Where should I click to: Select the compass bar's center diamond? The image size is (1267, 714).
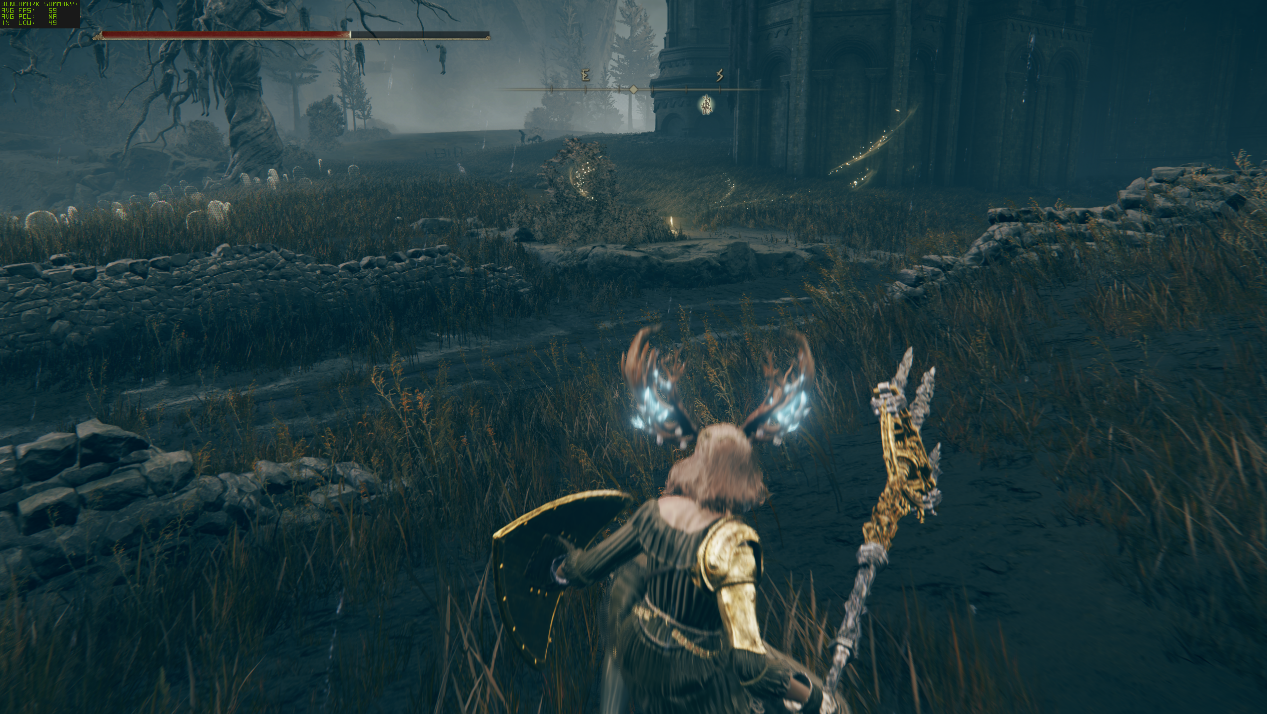[x=633, y=89]
